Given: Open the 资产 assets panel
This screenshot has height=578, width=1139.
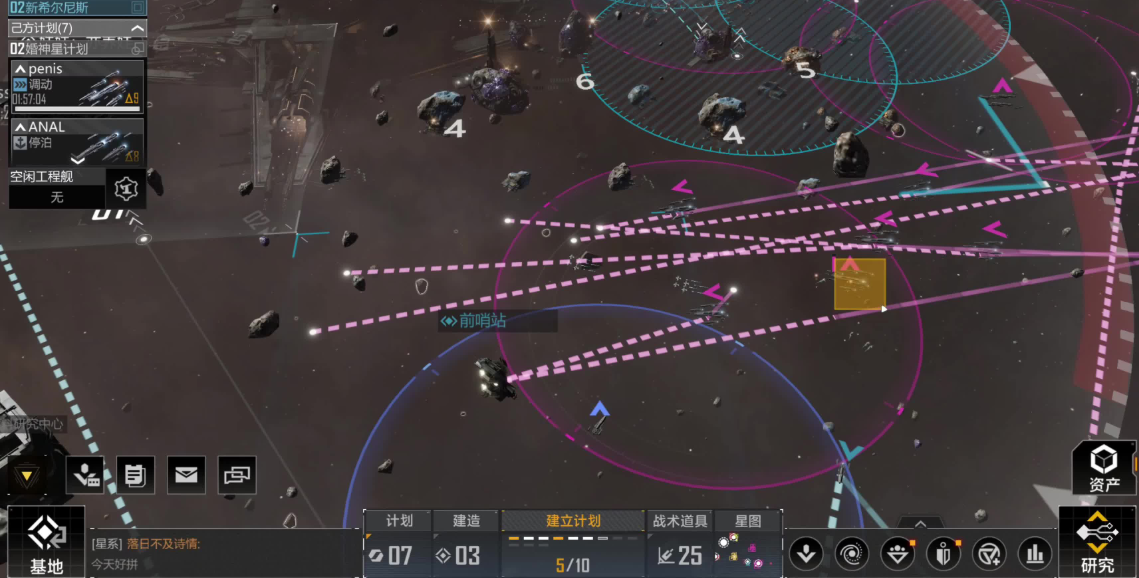Looking at the screenshot, I should (x=1104, y=468).
